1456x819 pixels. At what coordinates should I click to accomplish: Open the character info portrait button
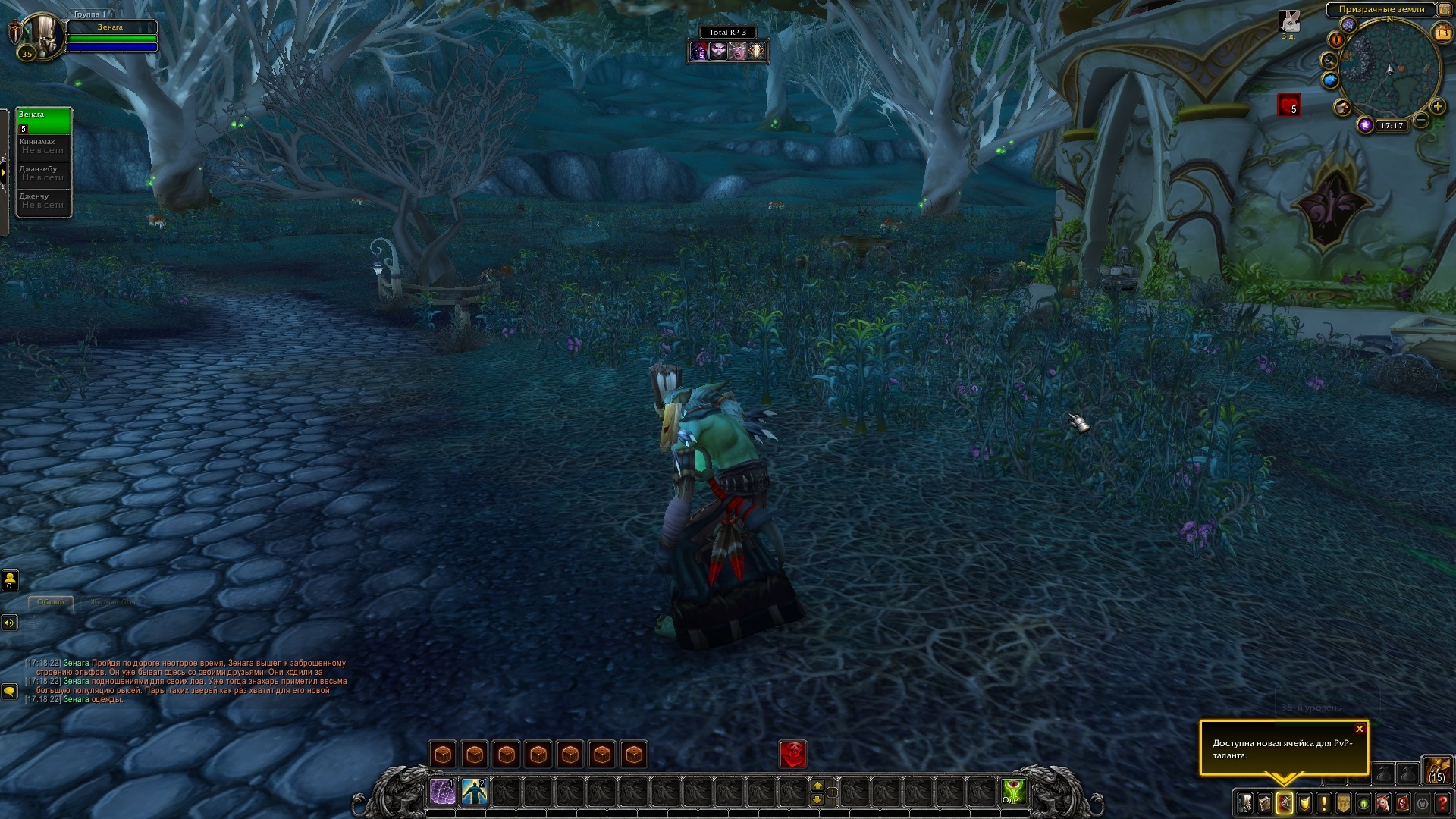coord(1245,803)
